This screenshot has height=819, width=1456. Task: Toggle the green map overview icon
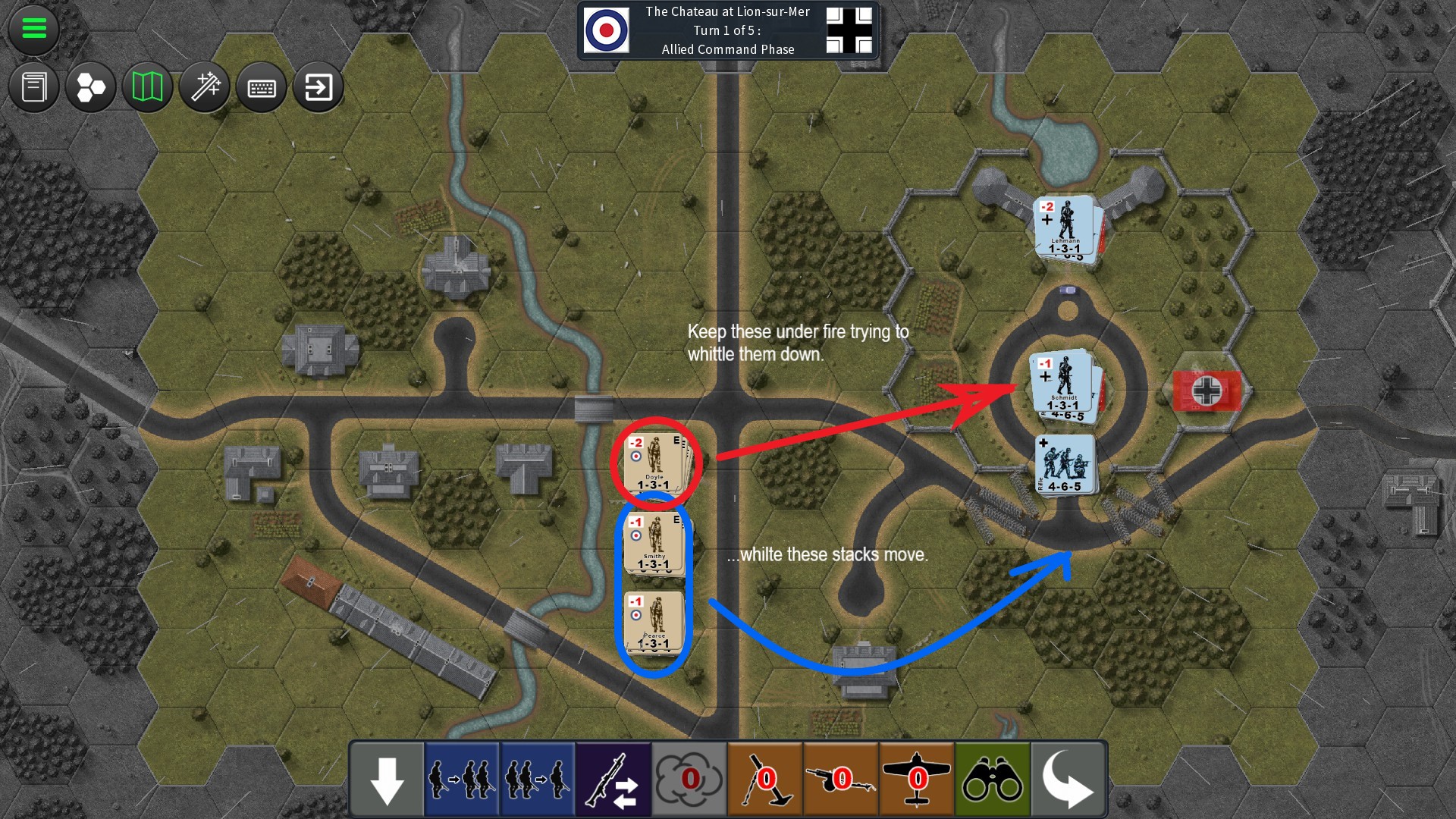(x=147, y=87)
